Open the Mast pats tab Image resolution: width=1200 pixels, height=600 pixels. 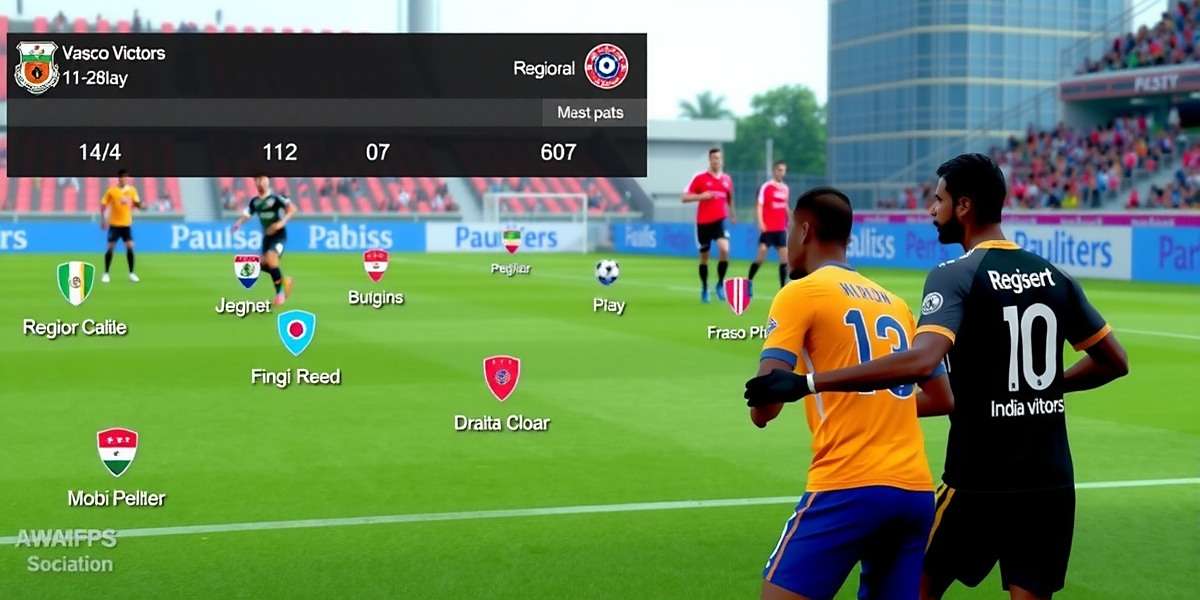click(x=591, y=113)
